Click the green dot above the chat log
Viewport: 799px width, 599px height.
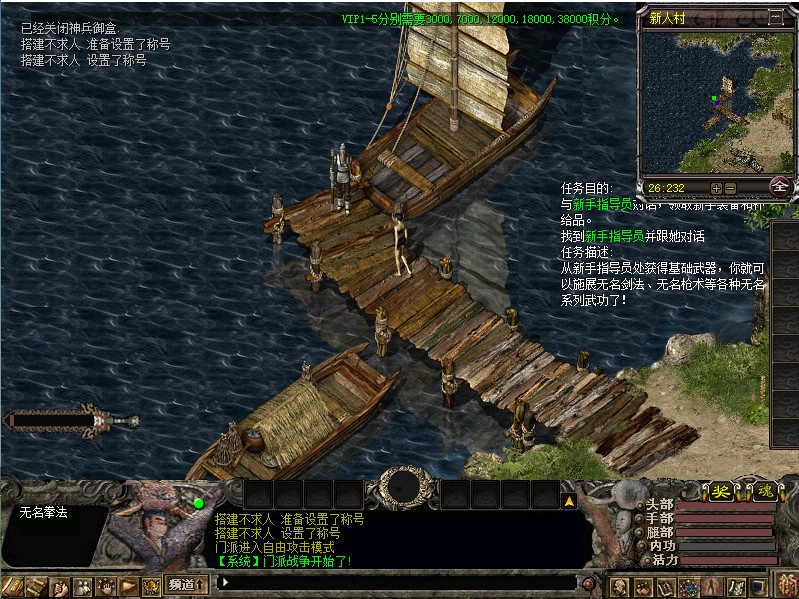click(198, 503)
